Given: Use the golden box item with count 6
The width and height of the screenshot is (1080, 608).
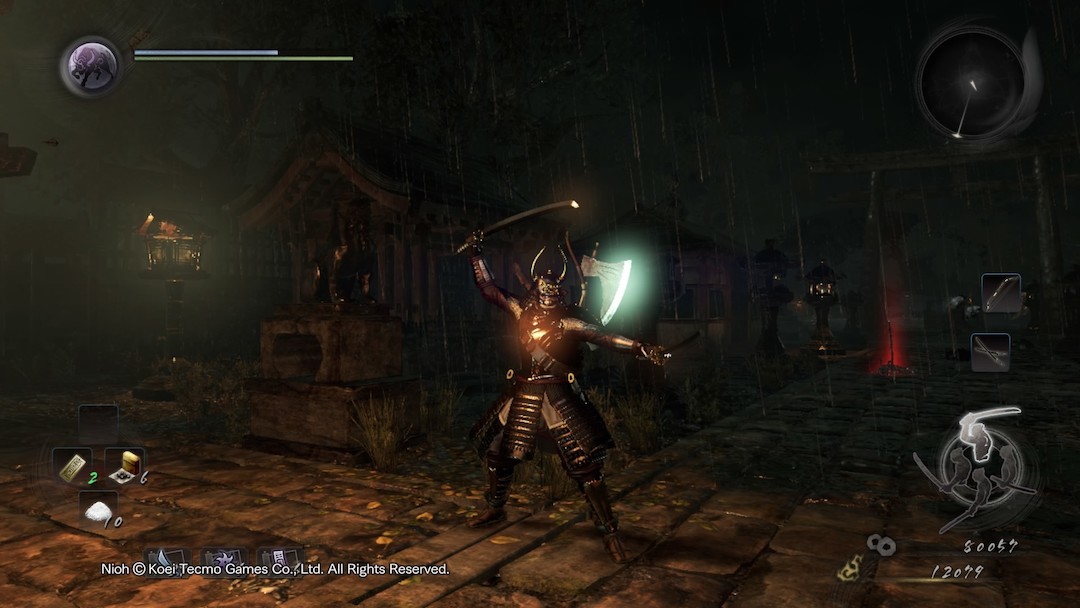Looking at the screenshot, I should tap(124, 466).
